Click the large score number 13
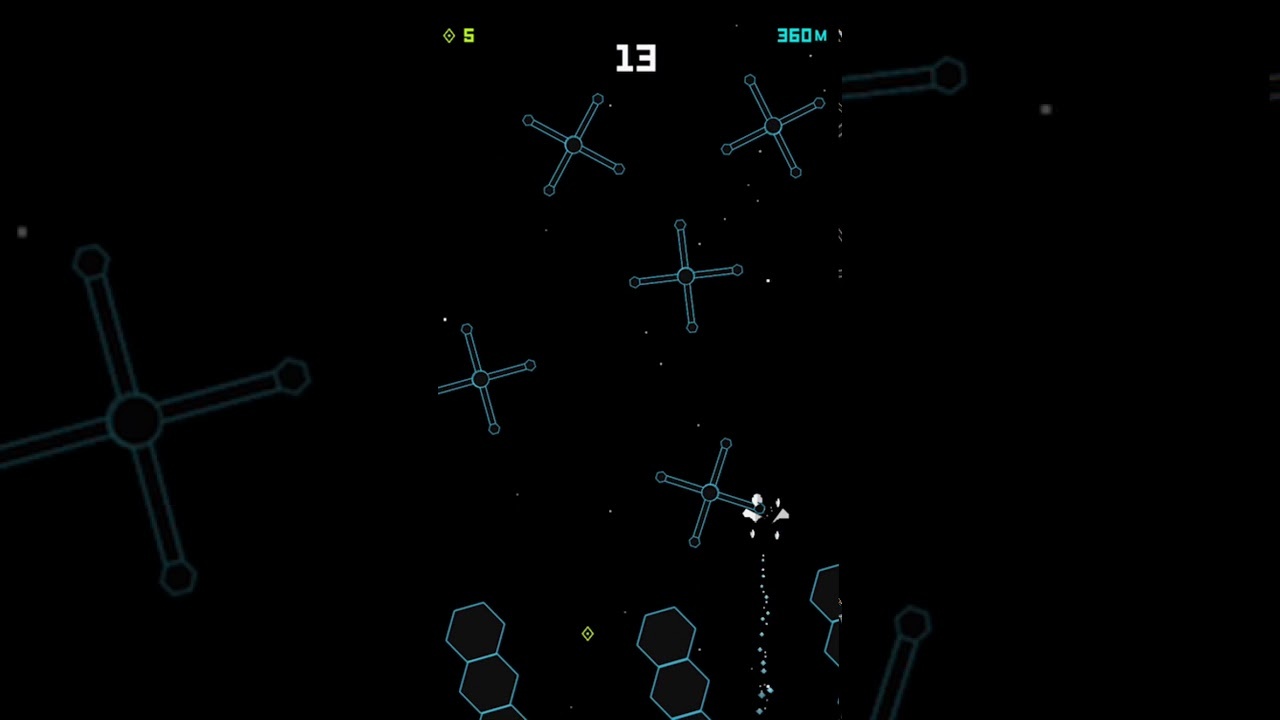Viewport: 1280px width, 720px height. pyautogui.click(x=636, y=59)
